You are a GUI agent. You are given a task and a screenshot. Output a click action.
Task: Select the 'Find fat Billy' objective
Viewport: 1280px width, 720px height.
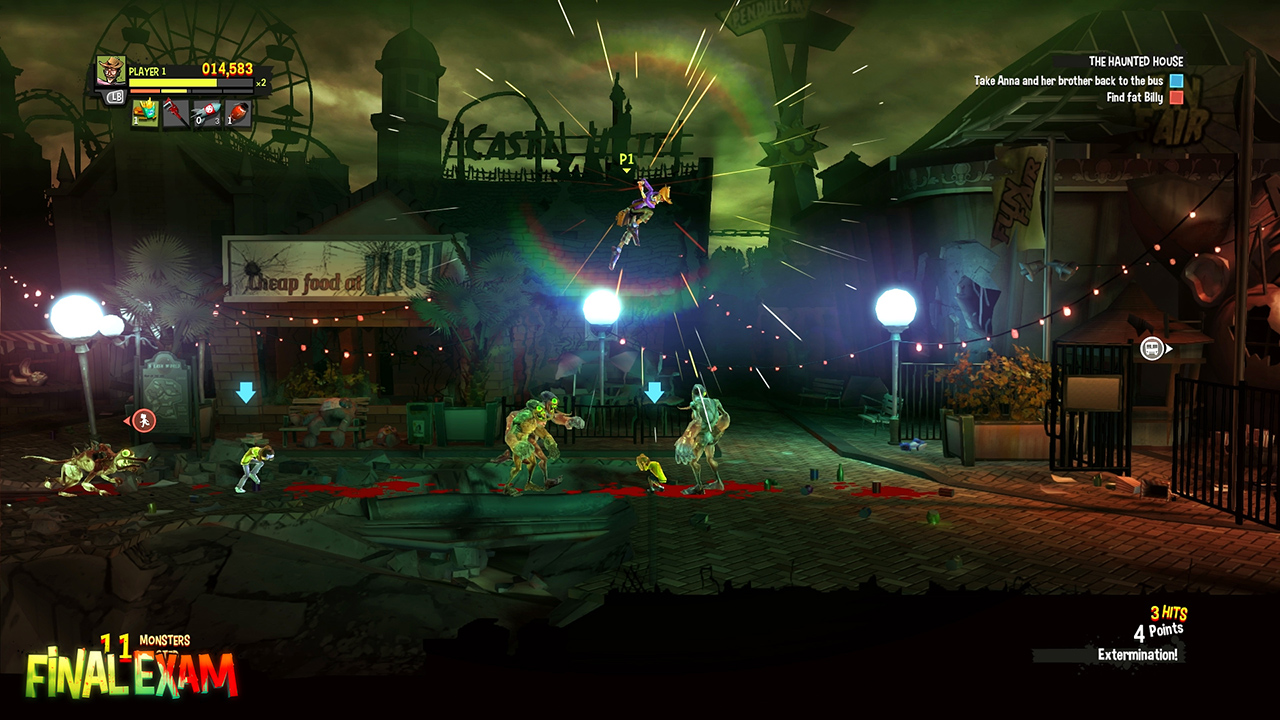(1134, 98)
